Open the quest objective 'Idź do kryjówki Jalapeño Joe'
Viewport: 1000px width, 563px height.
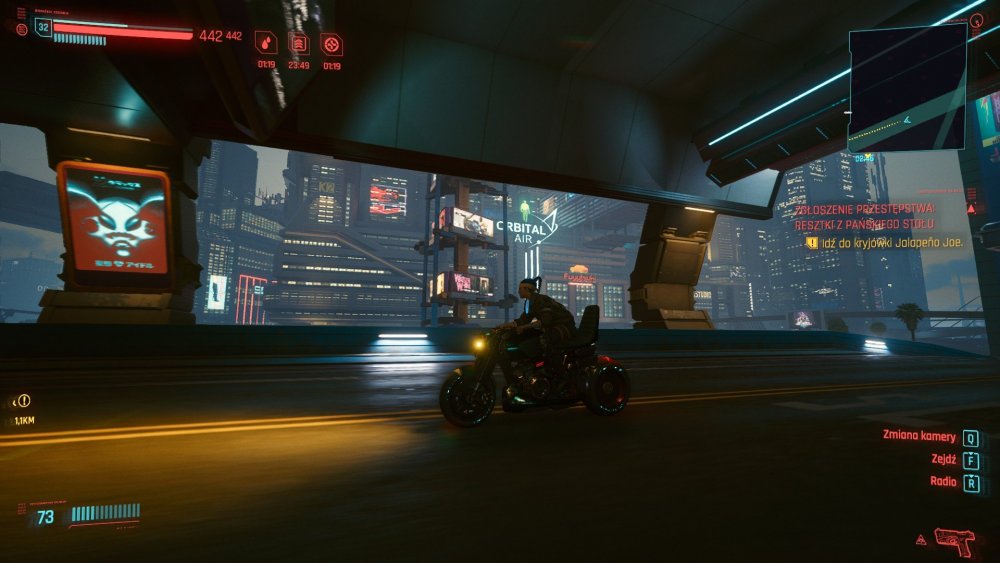pos(884,242)
